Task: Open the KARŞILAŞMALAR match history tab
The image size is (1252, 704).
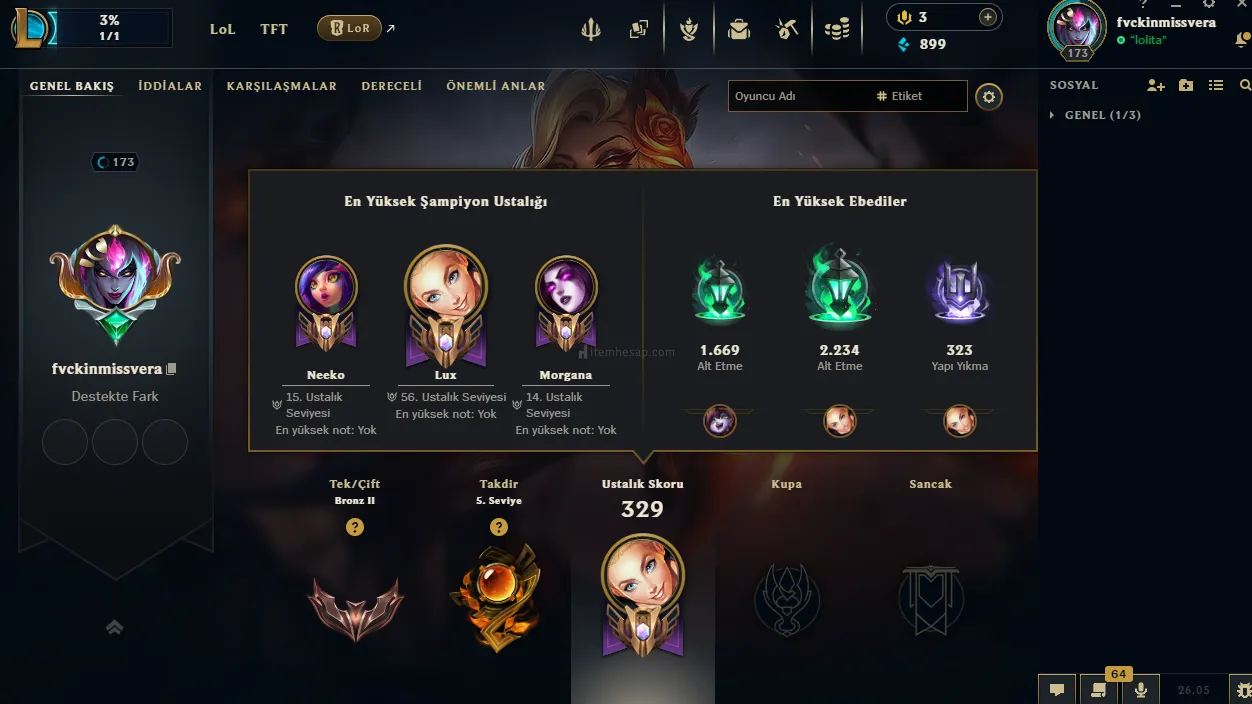Action: [x=281, y=86]
